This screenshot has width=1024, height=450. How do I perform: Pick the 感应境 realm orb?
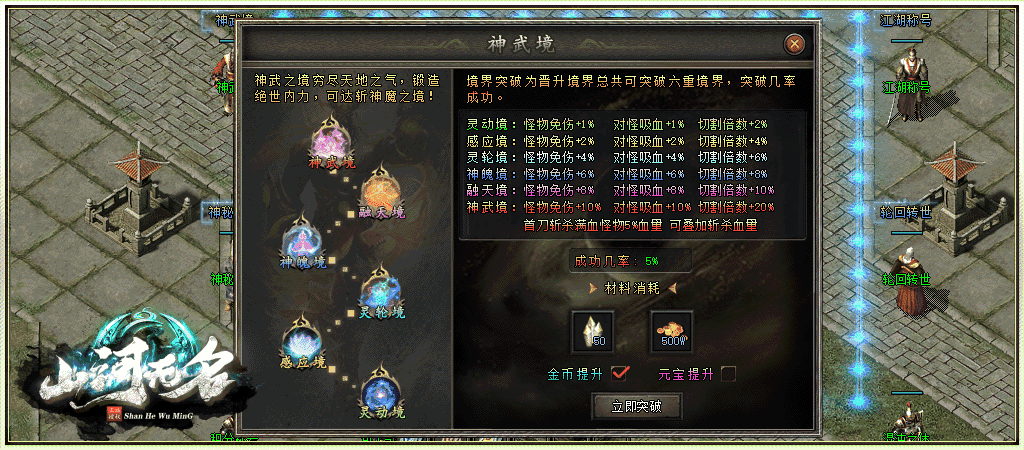(x=302, y=338)
